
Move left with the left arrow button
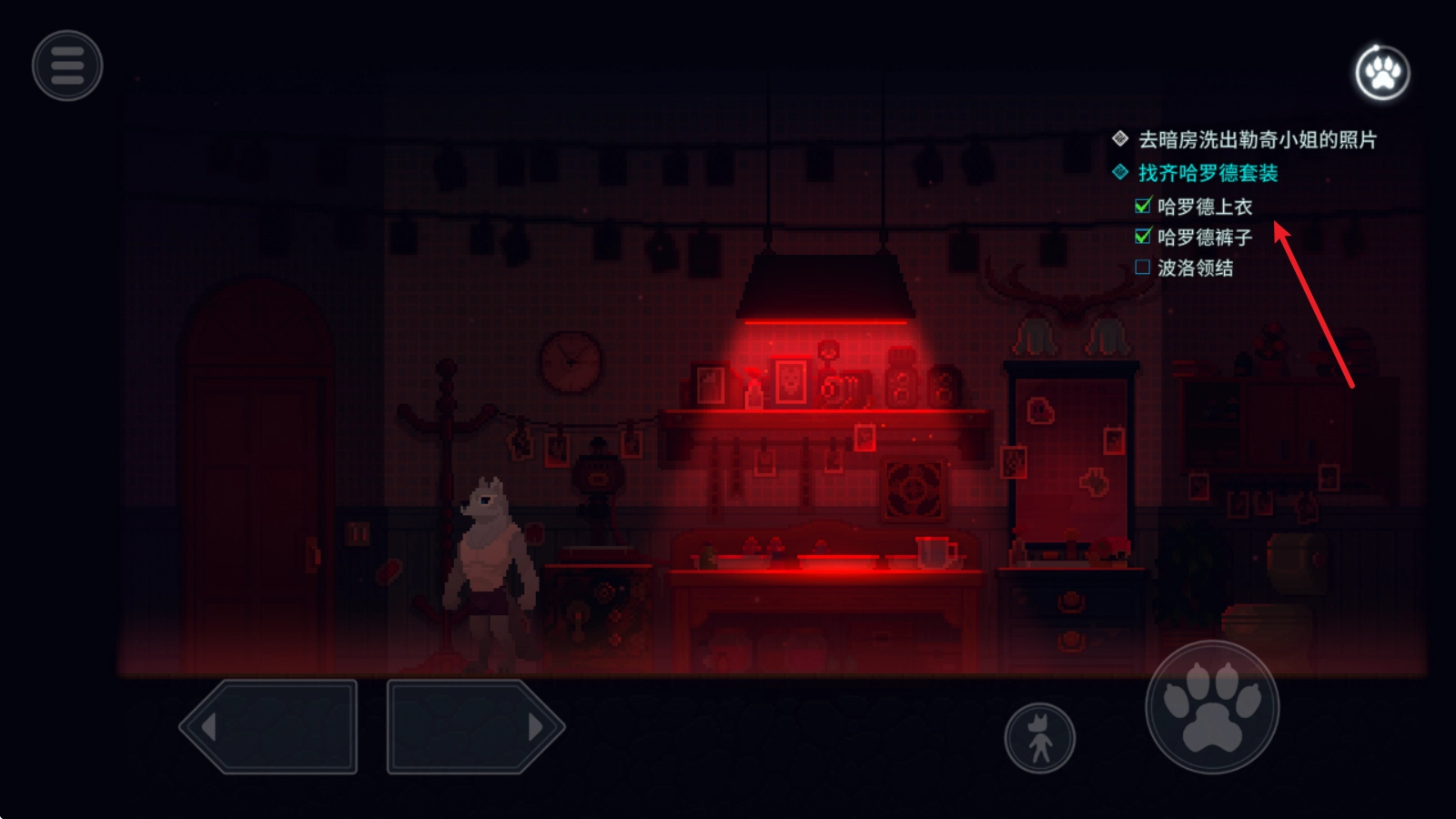(x=269, y=726)
